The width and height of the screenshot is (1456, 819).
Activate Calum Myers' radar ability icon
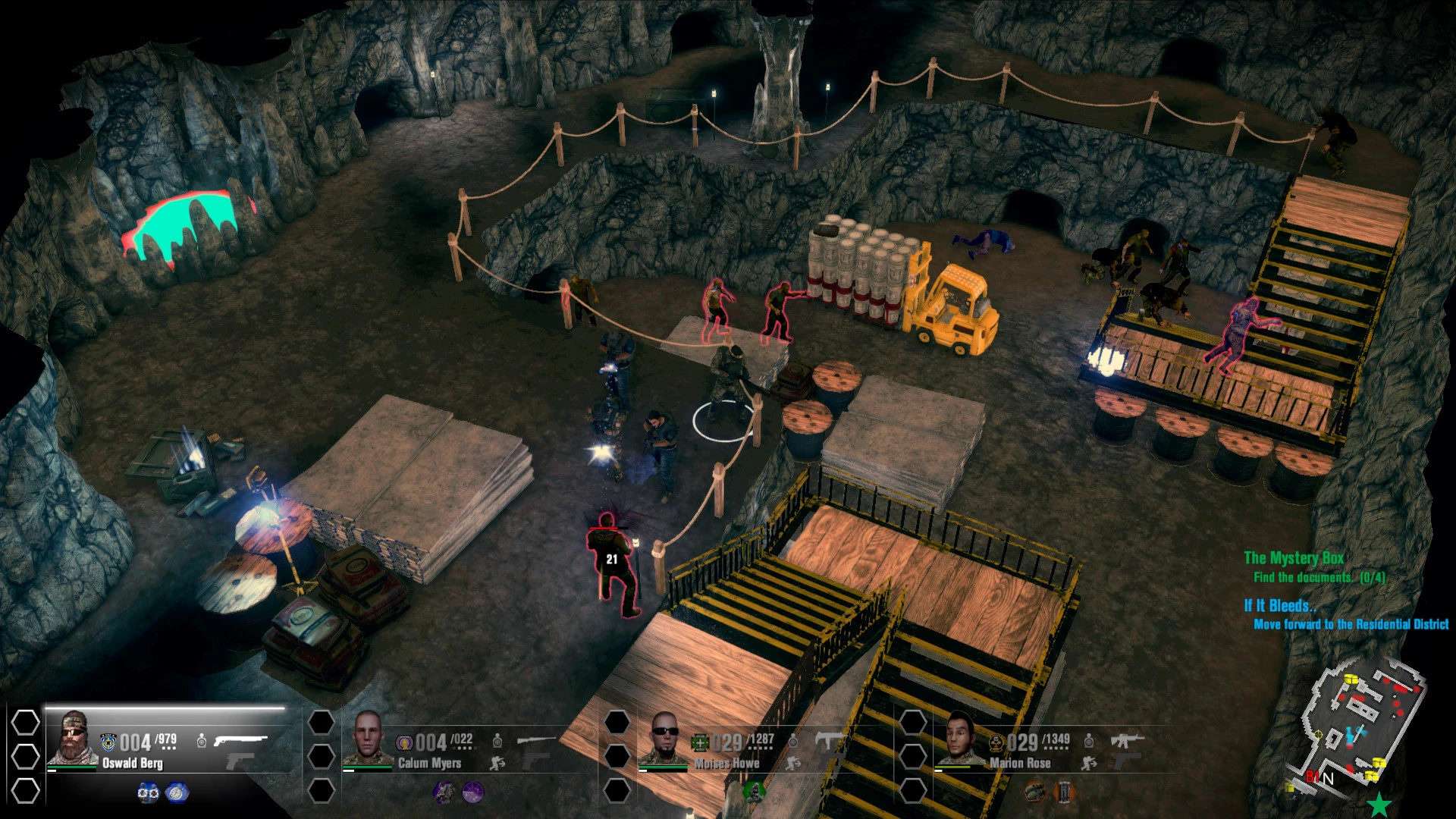pyautogui.click(x=472, y=792)
